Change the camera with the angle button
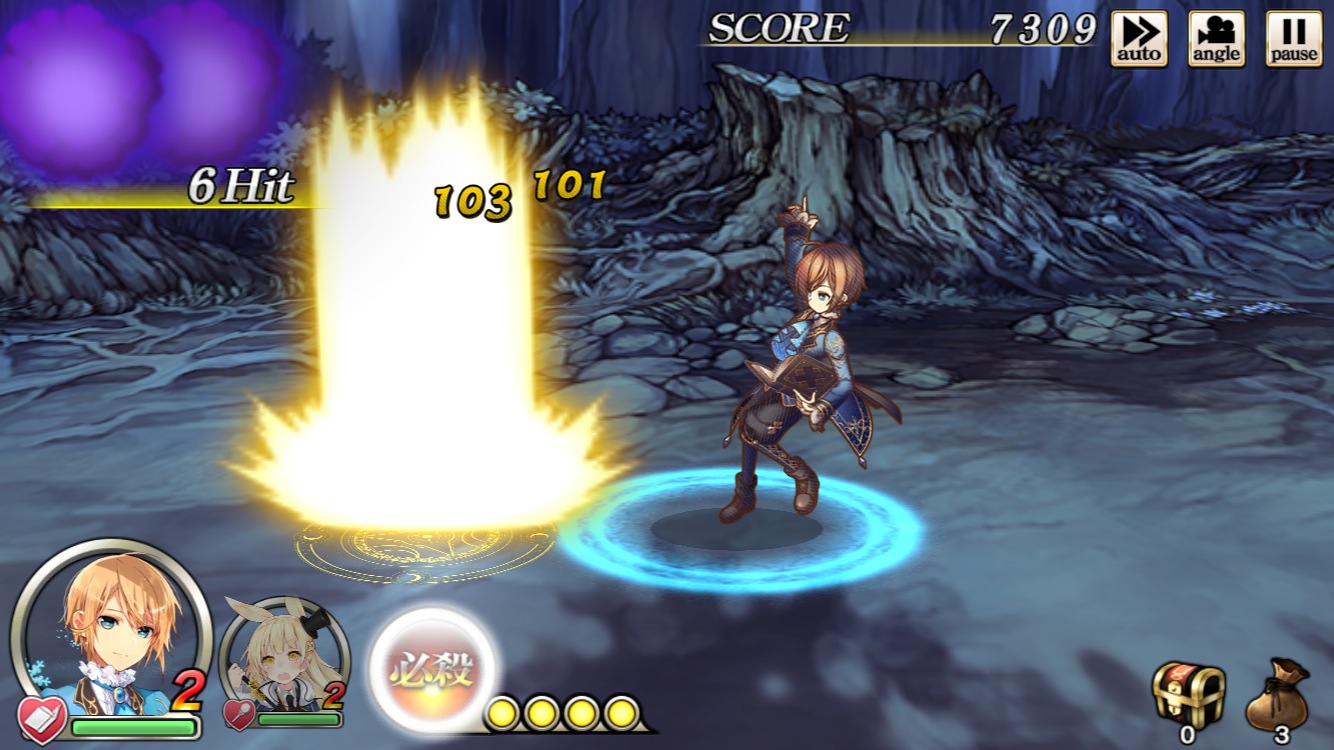This screenshot has width=1334, height=750. pyautogui.click(x=1216, y=39)
